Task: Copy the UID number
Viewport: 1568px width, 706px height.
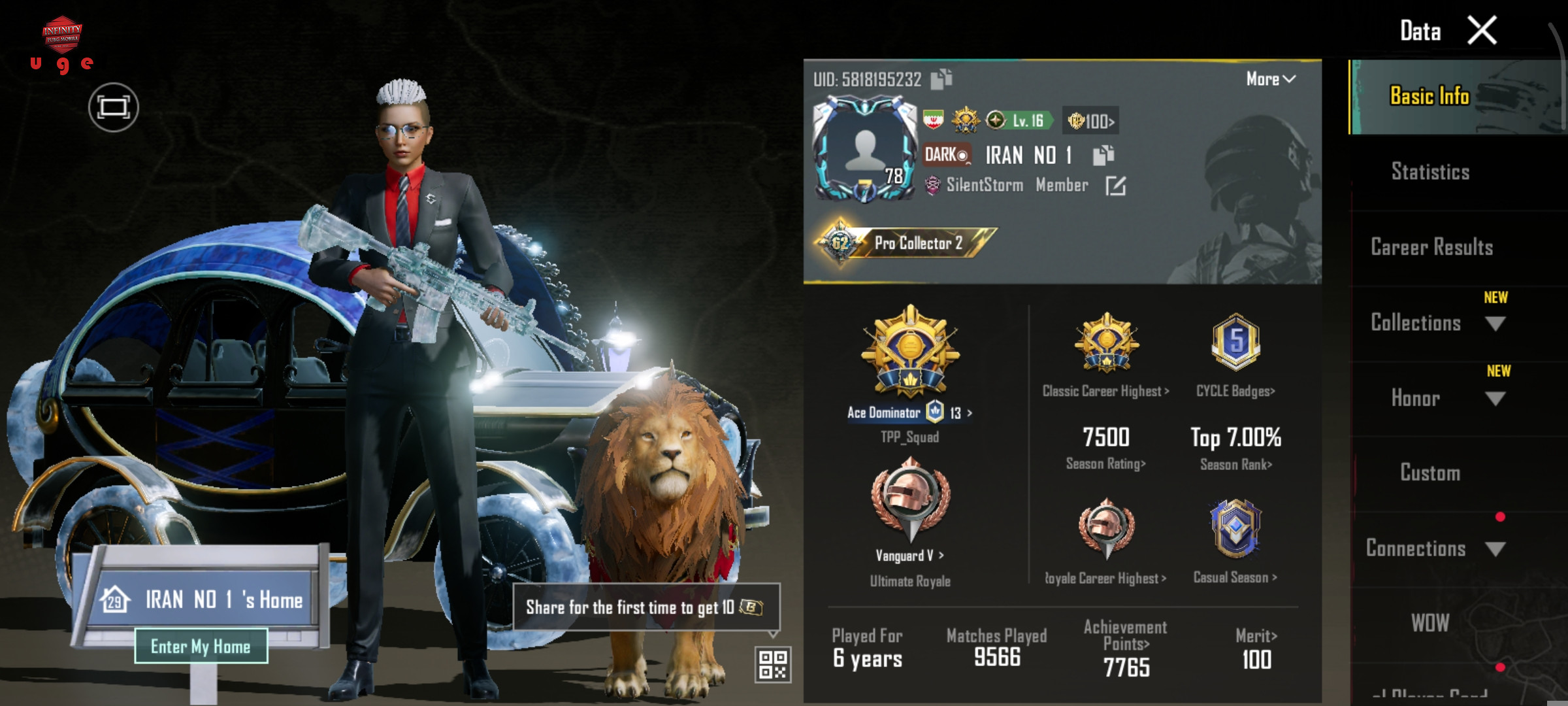Action: (941, 79)
